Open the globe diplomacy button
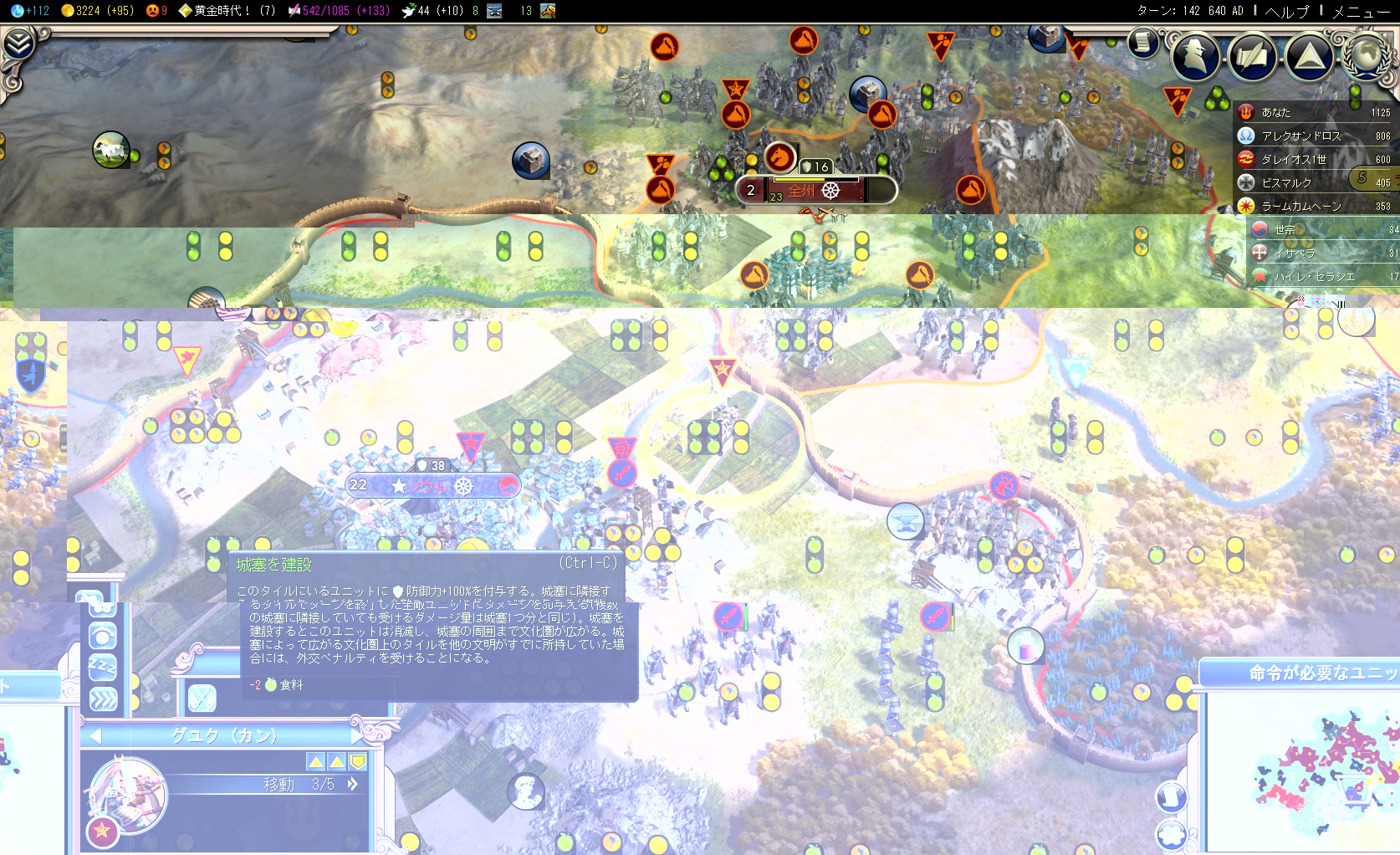 point(1367,55)
